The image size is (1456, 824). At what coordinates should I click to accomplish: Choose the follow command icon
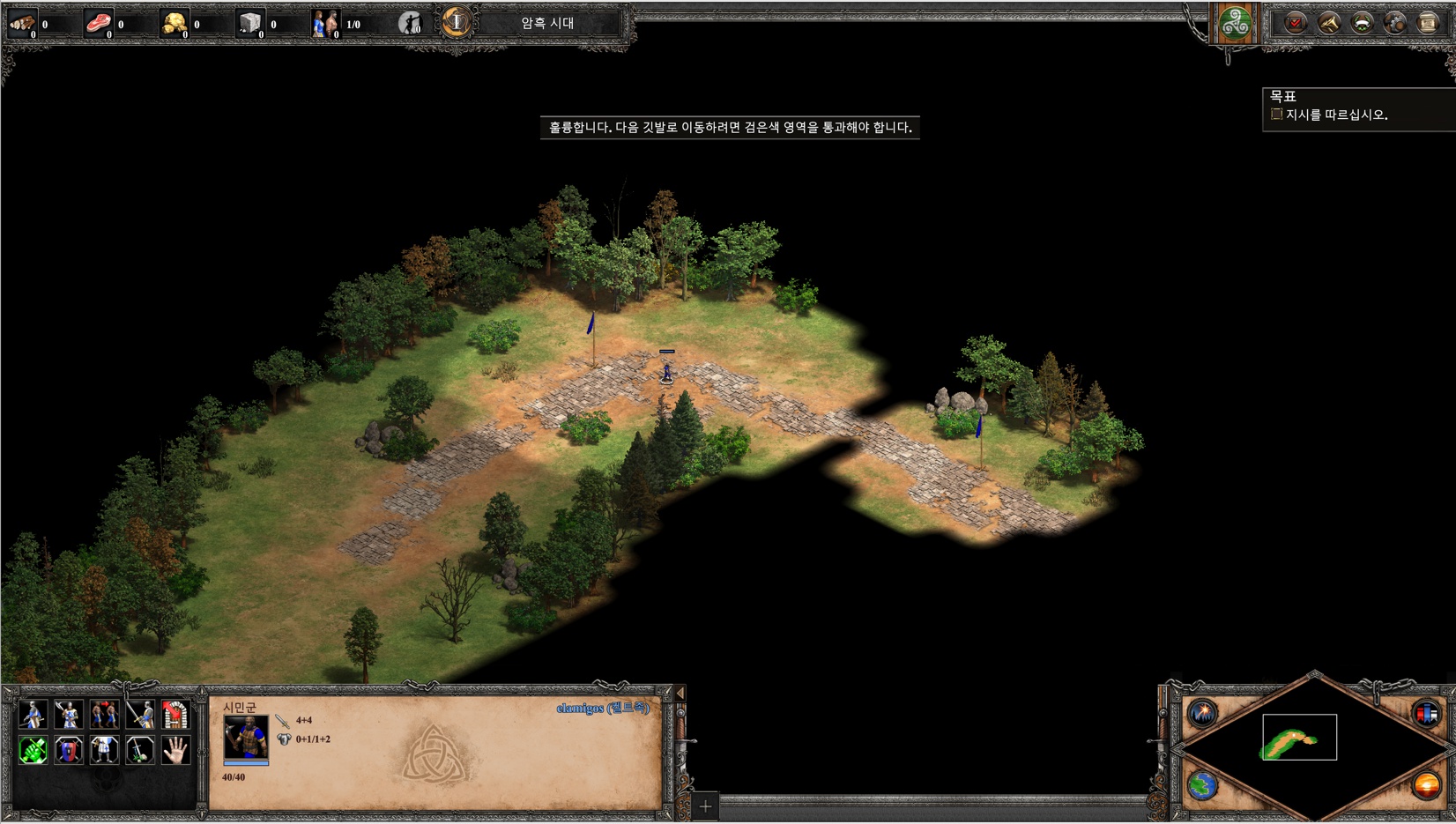[x=104, y=714]
